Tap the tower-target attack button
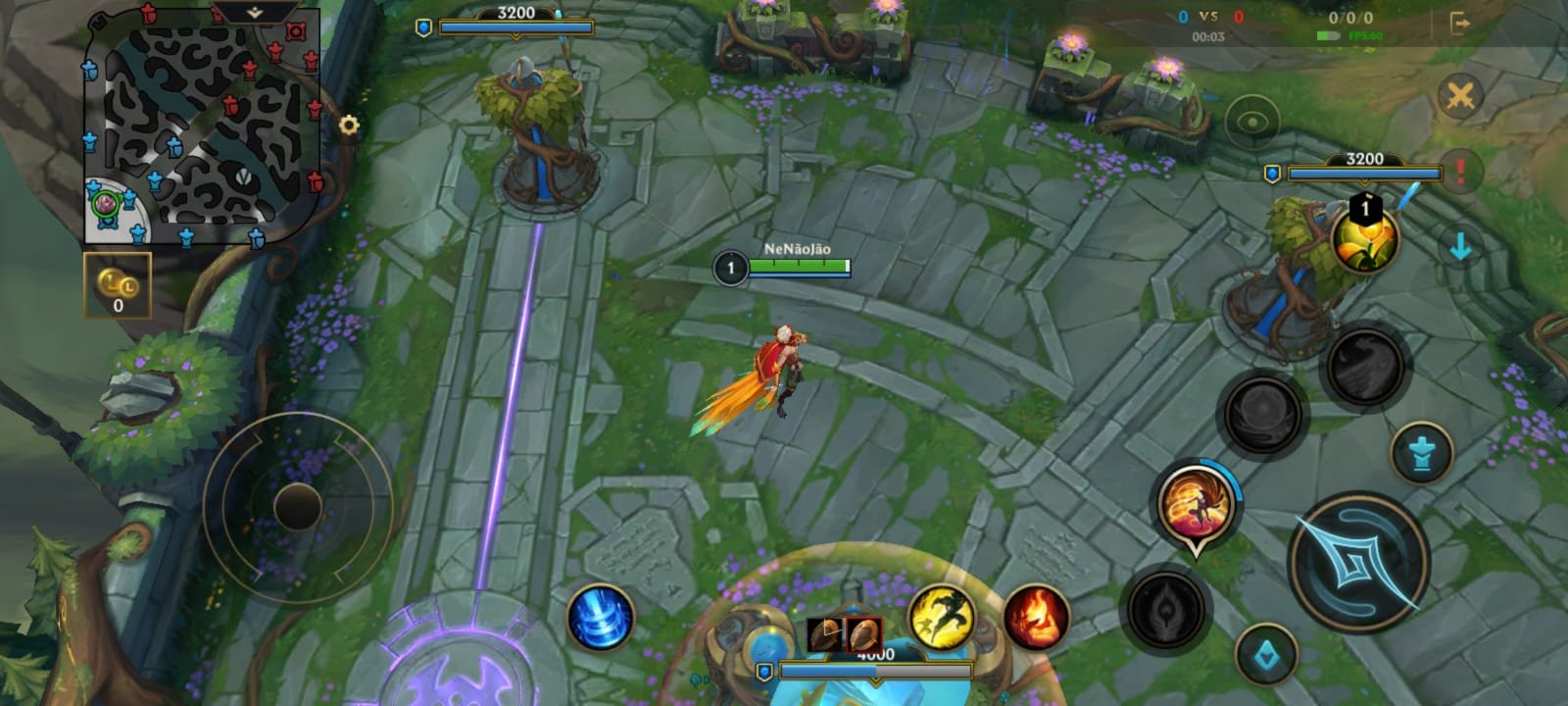1568x706 pixels. [x=1420, y=455]
